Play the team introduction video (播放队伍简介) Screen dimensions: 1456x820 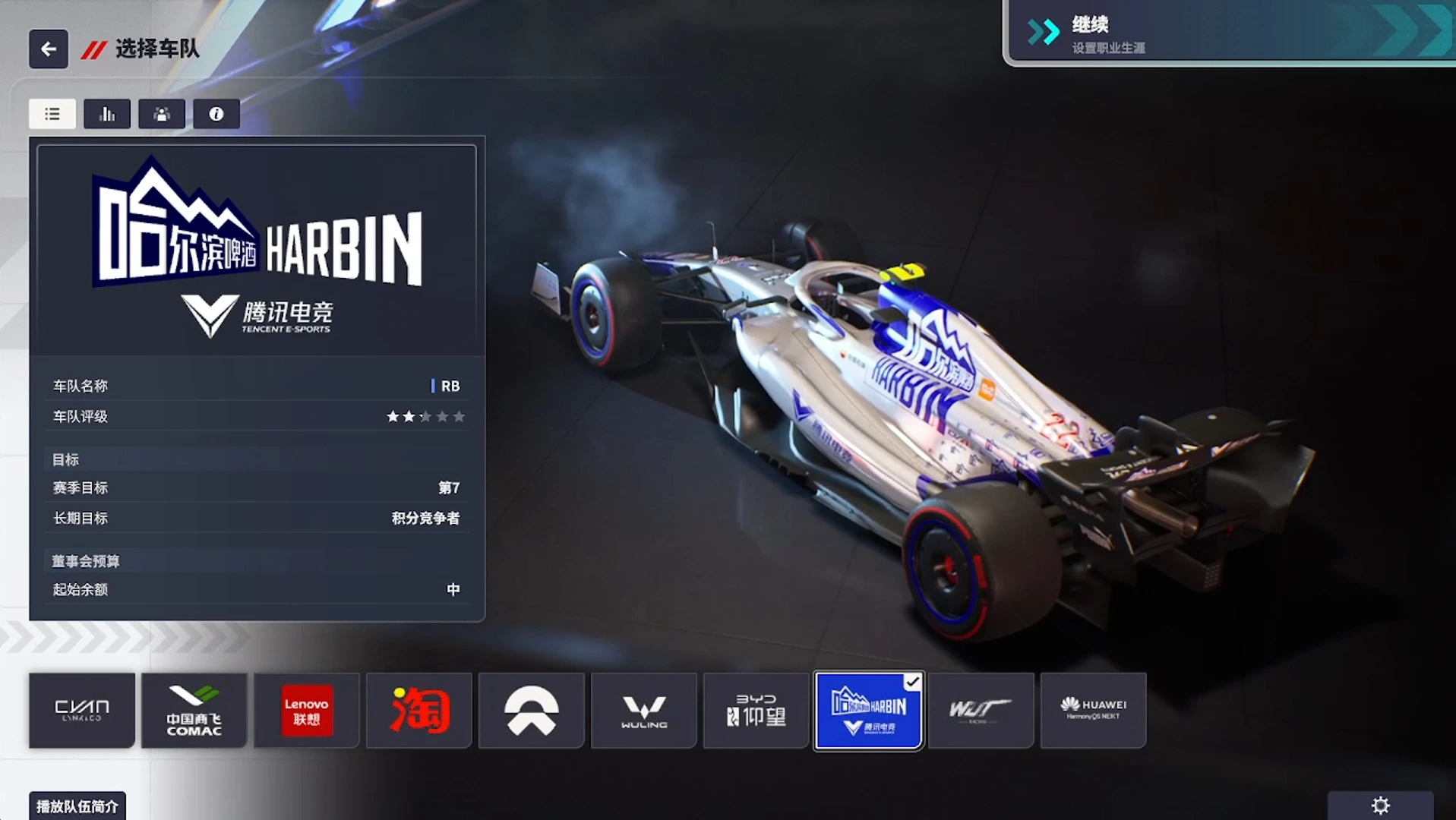click(x=77, y=806)
